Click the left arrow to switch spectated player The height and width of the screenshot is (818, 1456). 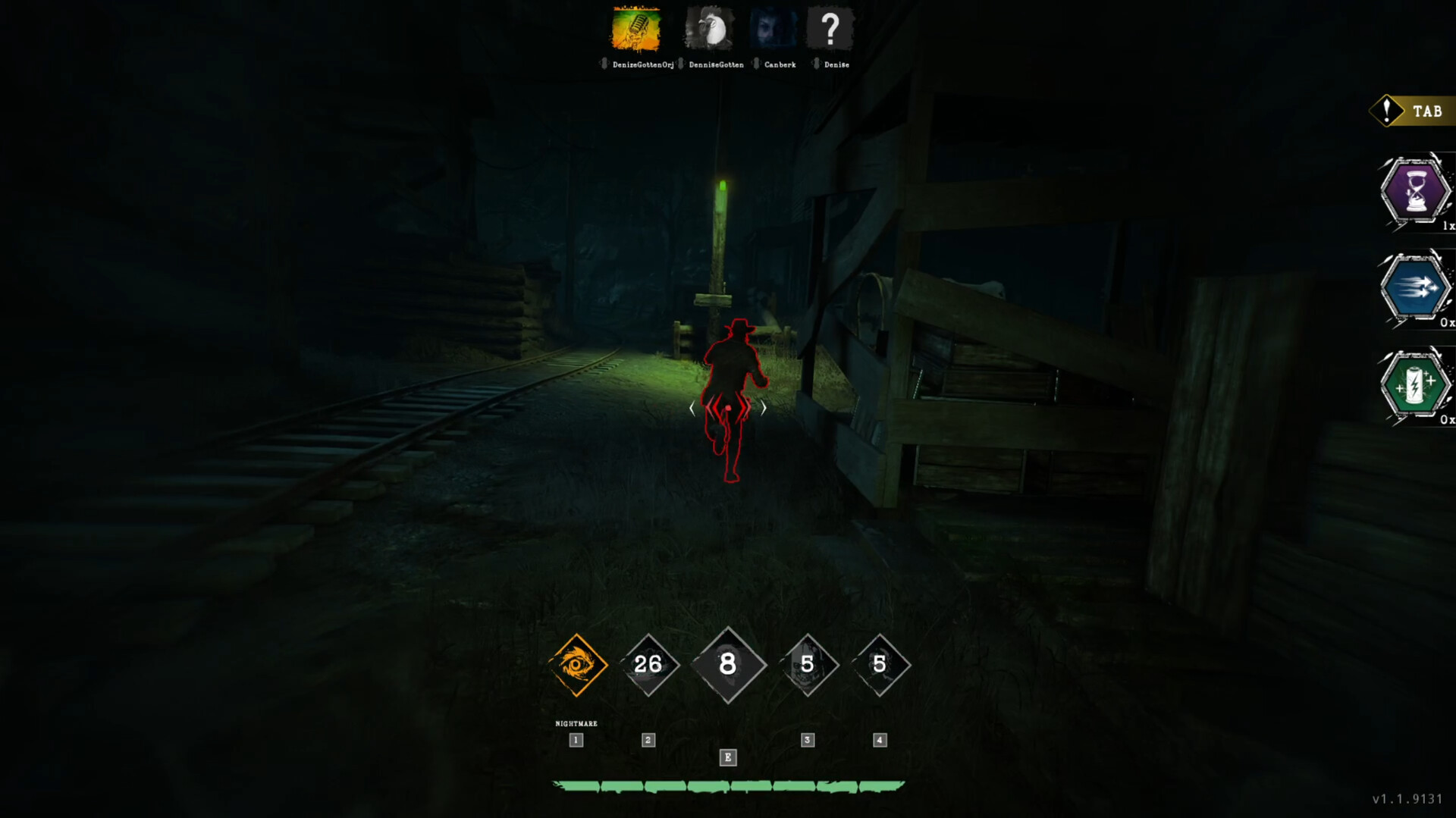pos(691,407)
